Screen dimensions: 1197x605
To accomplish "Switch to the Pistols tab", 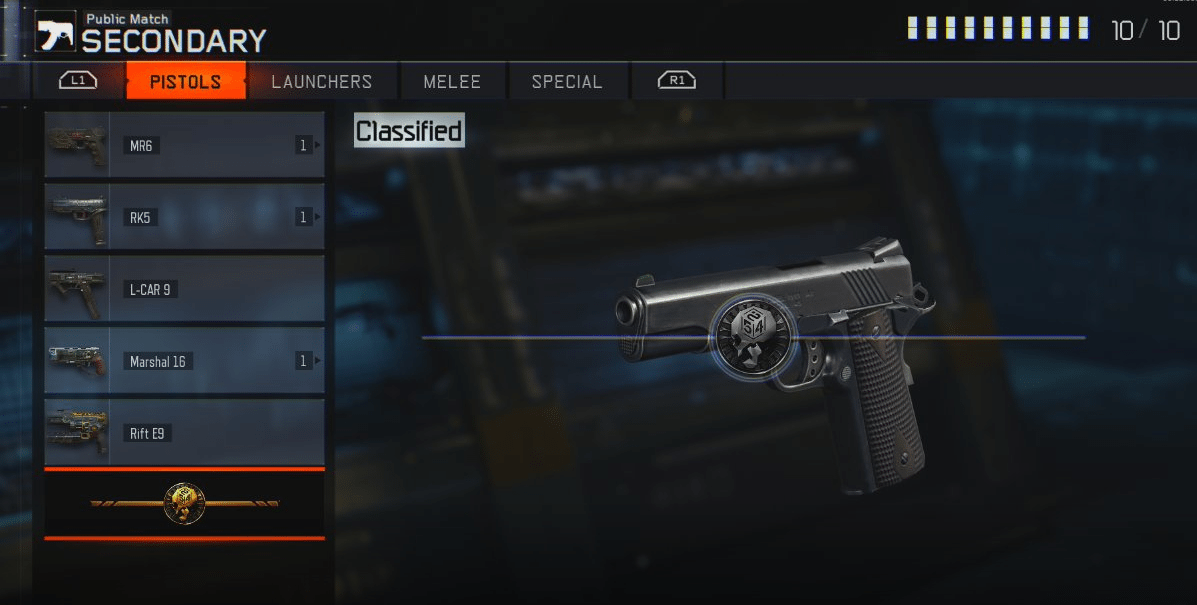I will coord(185,81).
